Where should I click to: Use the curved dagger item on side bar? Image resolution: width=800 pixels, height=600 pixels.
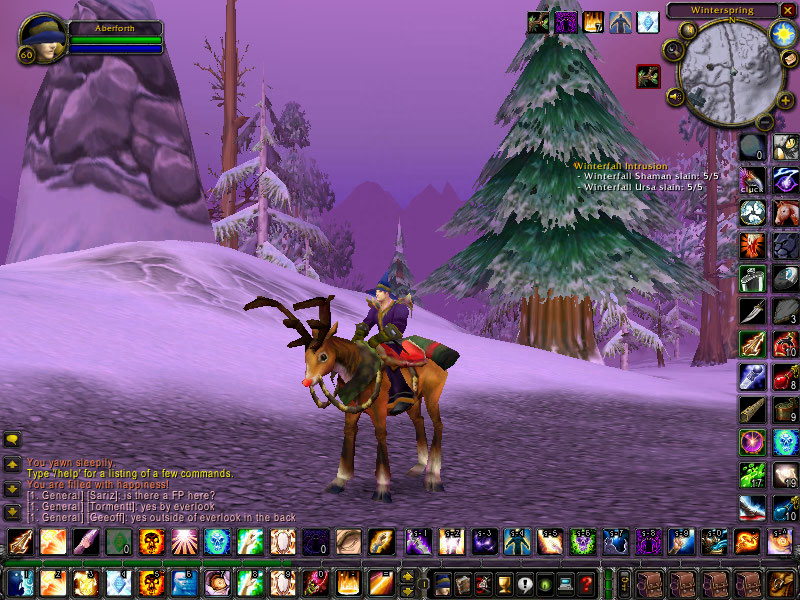click(752, 311)
